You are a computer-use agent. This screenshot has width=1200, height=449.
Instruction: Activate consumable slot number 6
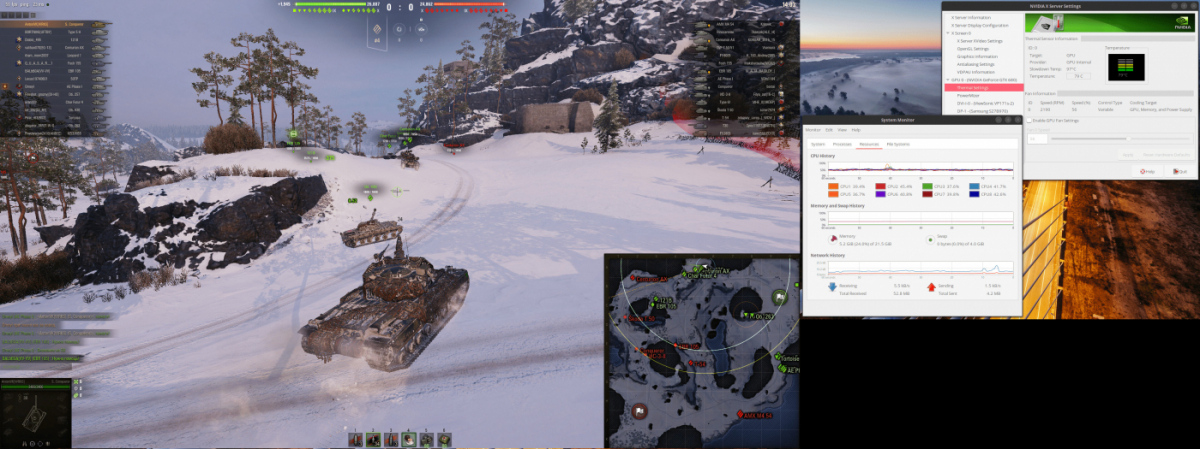tap(445, 438)
